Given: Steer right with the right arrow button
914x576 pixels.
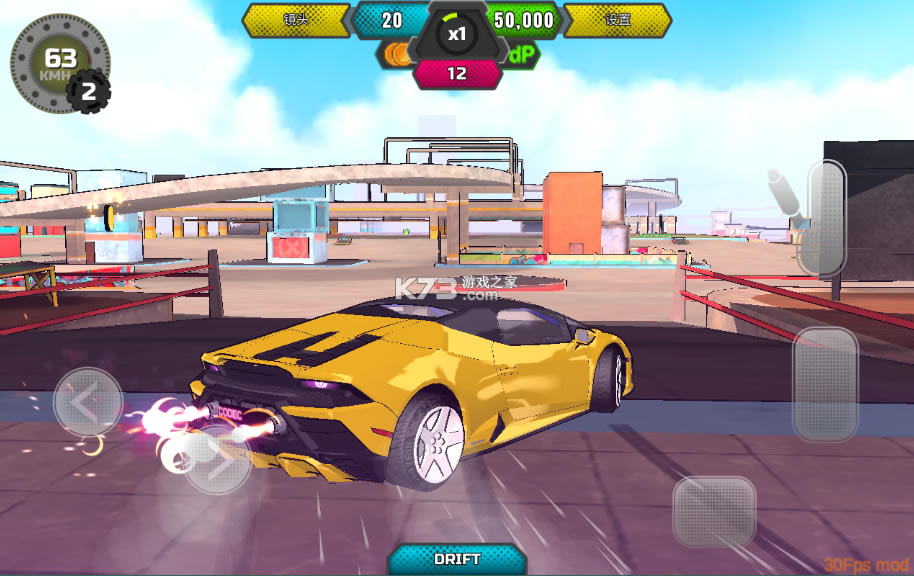Looking at the screenshot, I should [218, 459].
